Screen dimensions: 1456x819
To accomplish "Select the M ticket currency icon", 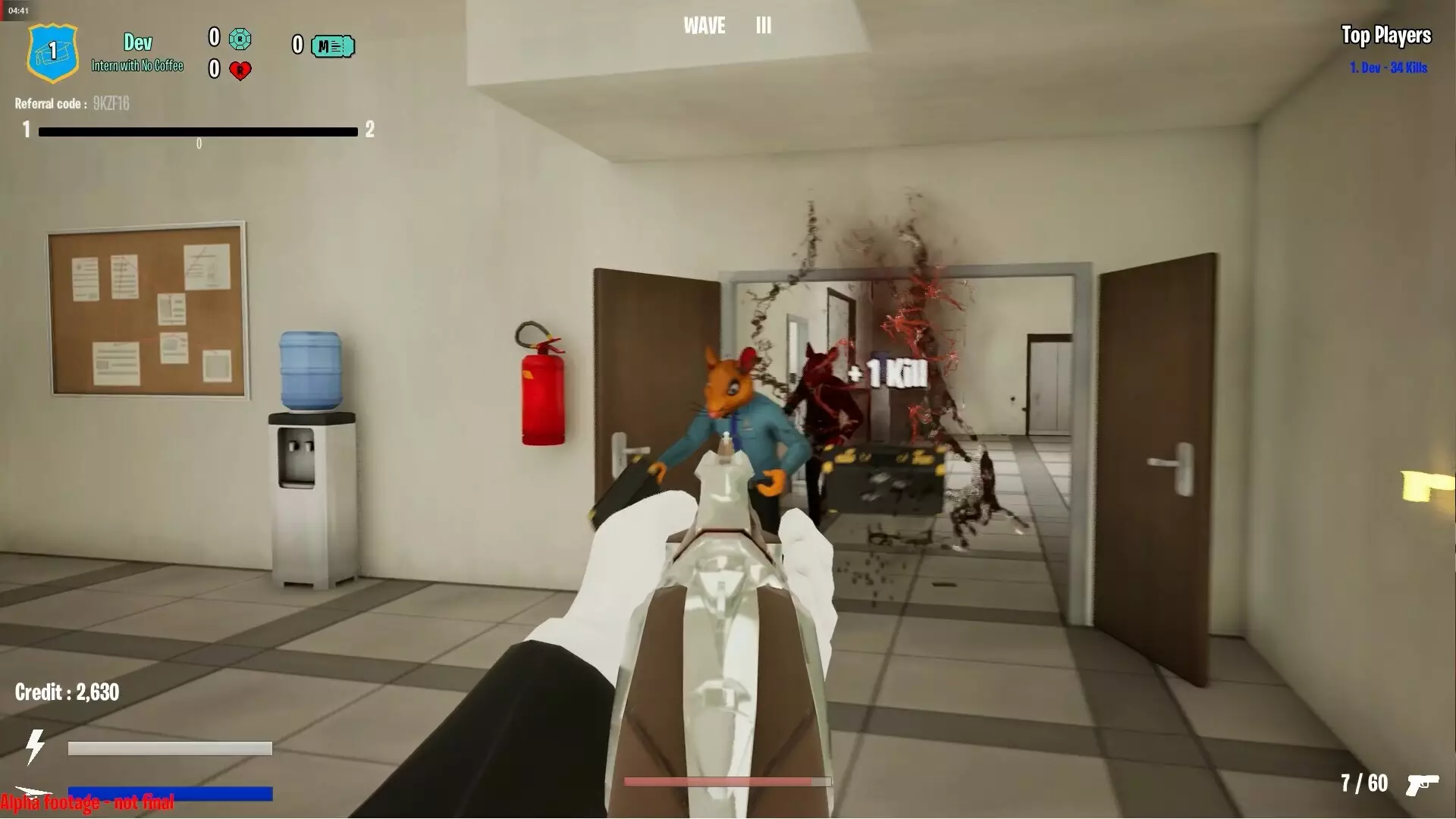I will click(334, 46).
